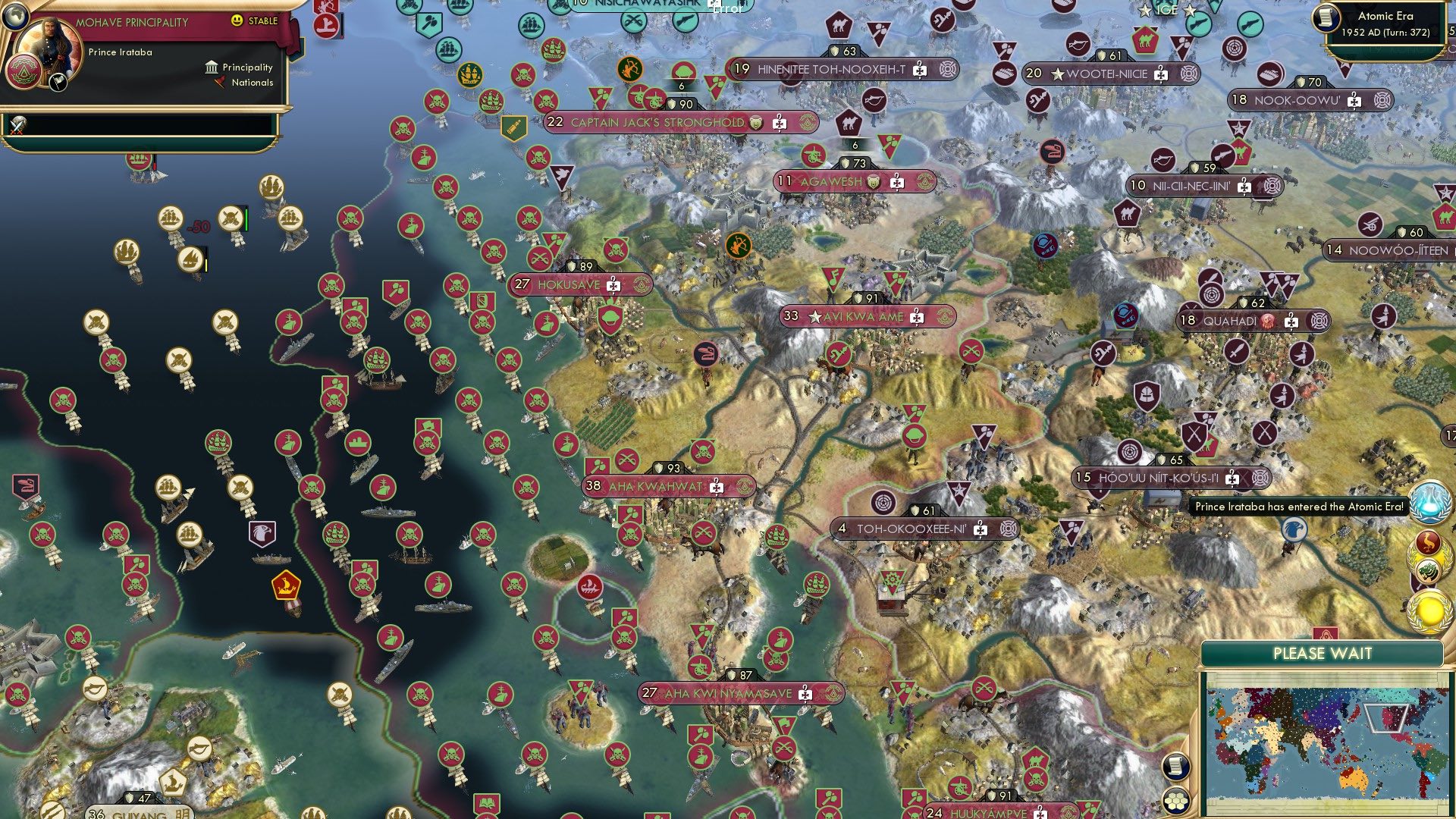Screen dimensions: 1456x819
Task: Open the Nationals entry in the civ panel
Action: 252,83
